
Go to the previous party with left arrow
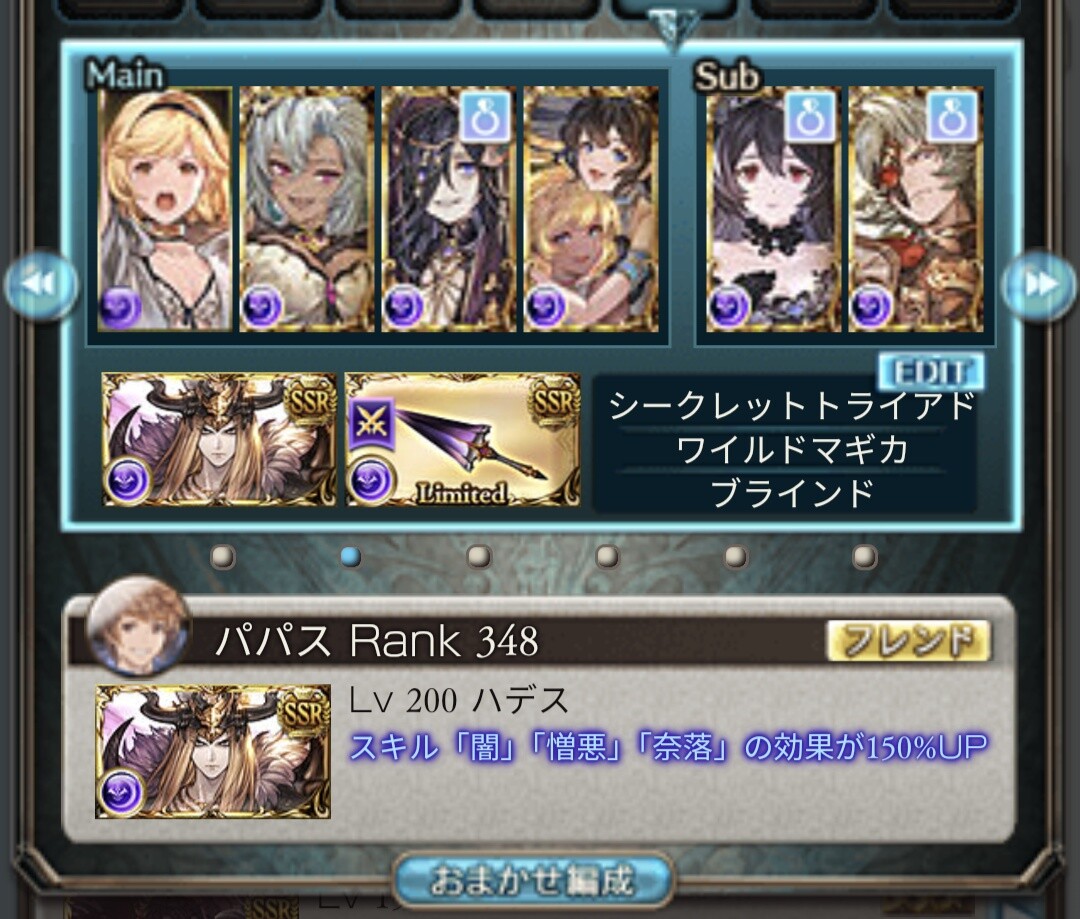(41, 285)
